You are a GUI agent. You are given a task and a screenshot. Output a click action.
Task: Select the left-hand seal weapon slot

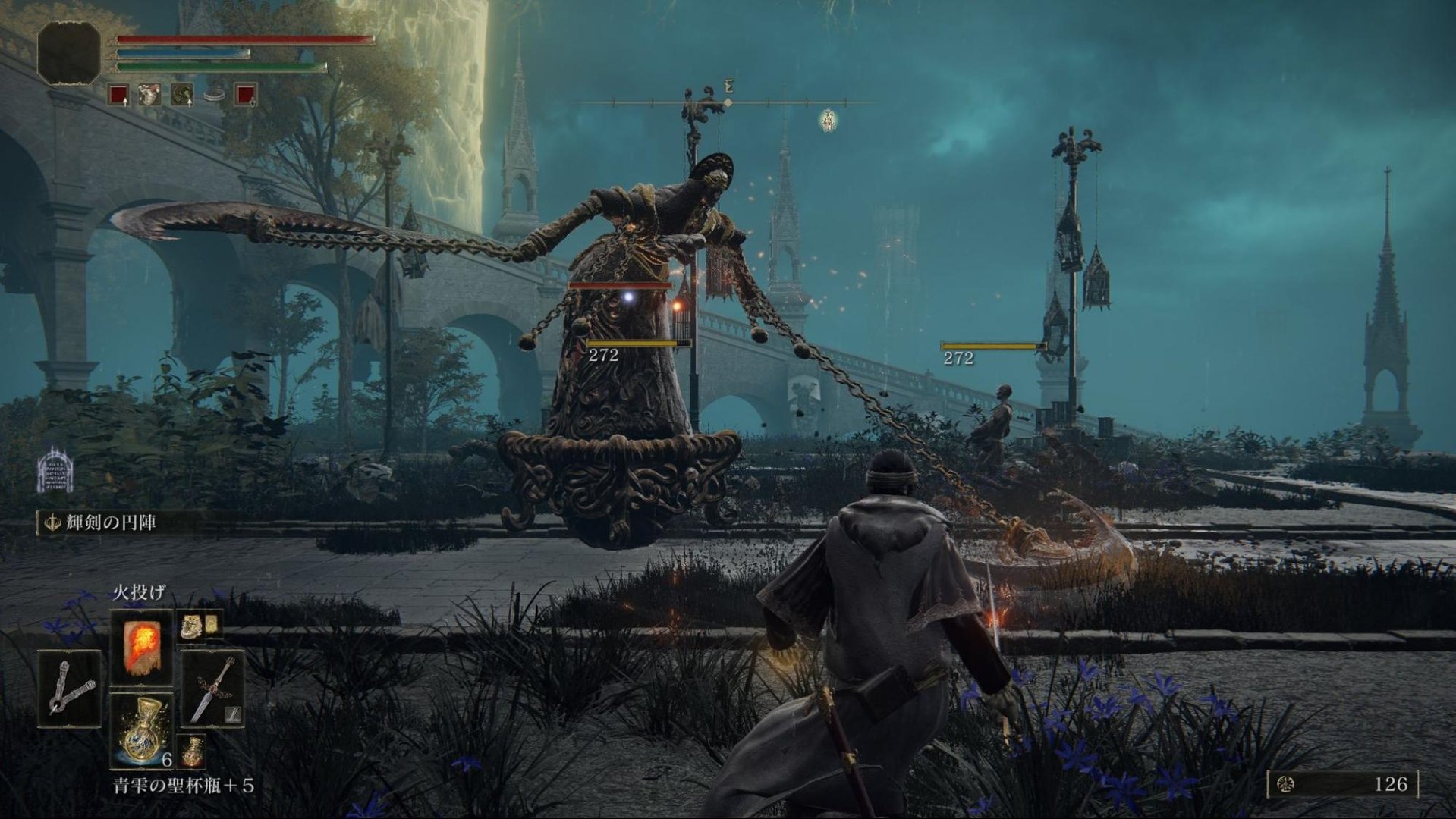point(69,688)
